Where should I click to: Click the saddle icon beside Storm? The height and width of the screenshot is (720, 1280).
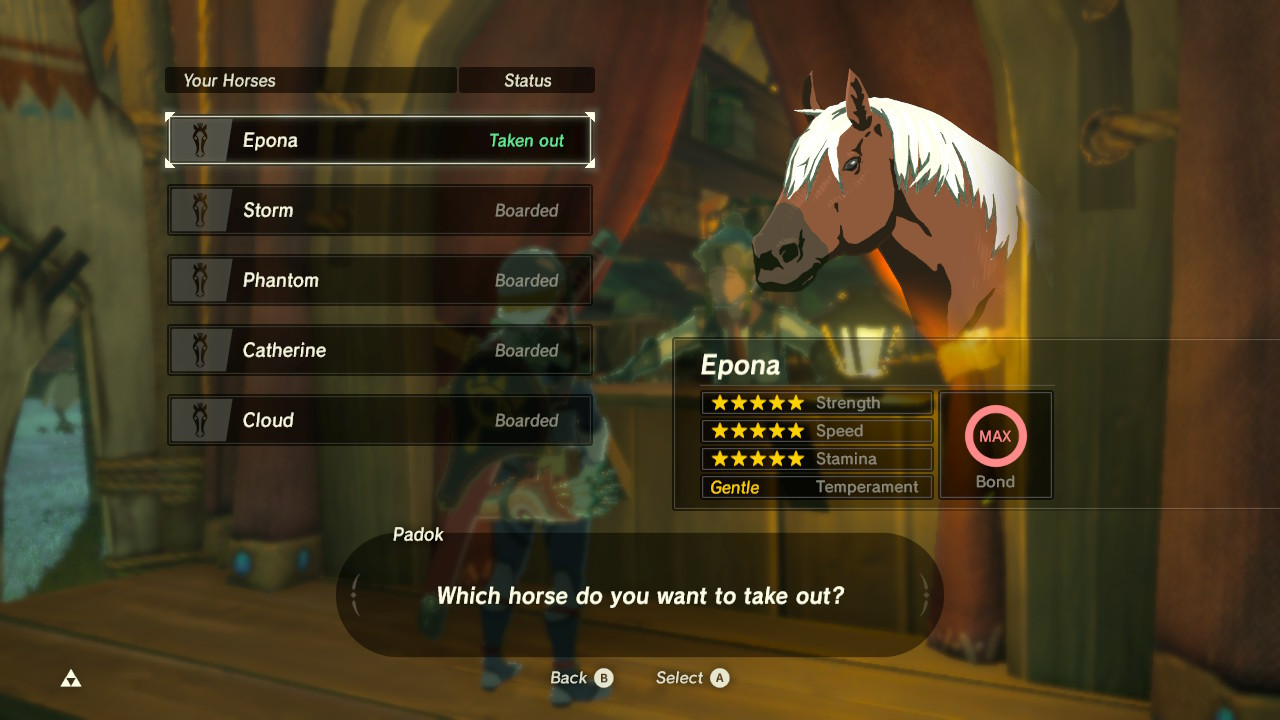click(200, 210)
